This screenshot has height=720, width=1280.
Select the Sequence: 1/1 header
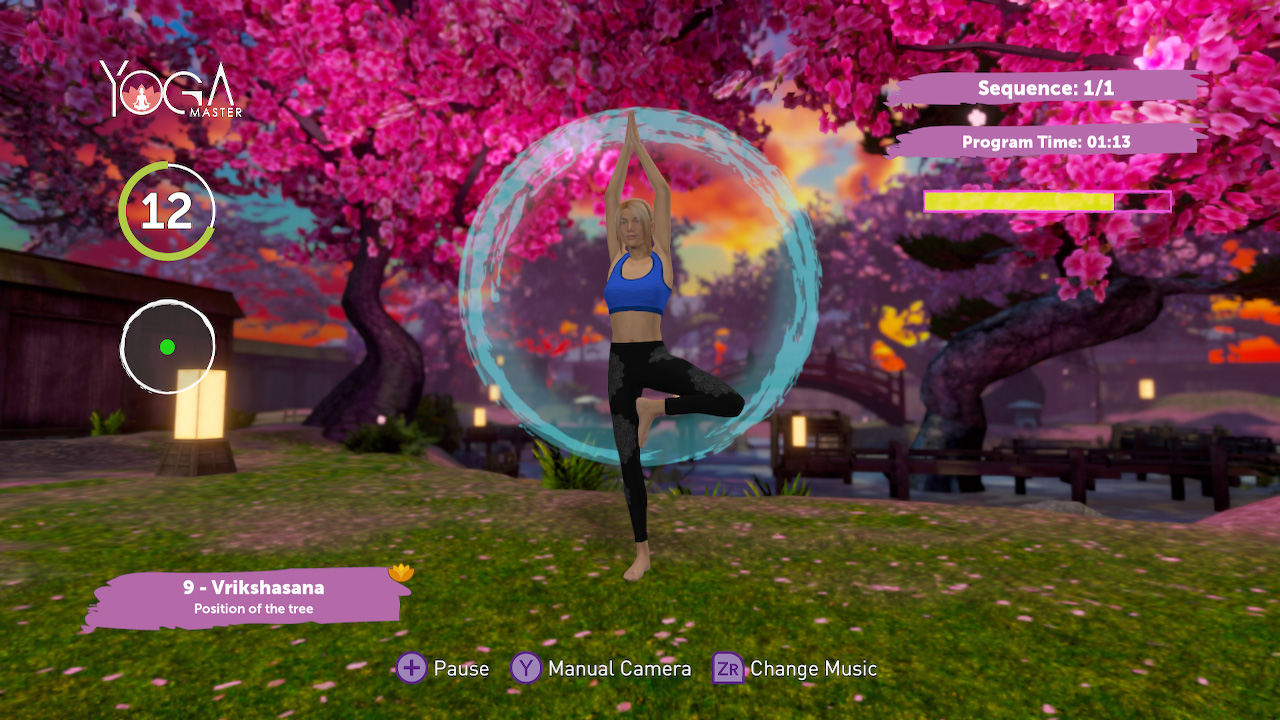[1046, 88]
